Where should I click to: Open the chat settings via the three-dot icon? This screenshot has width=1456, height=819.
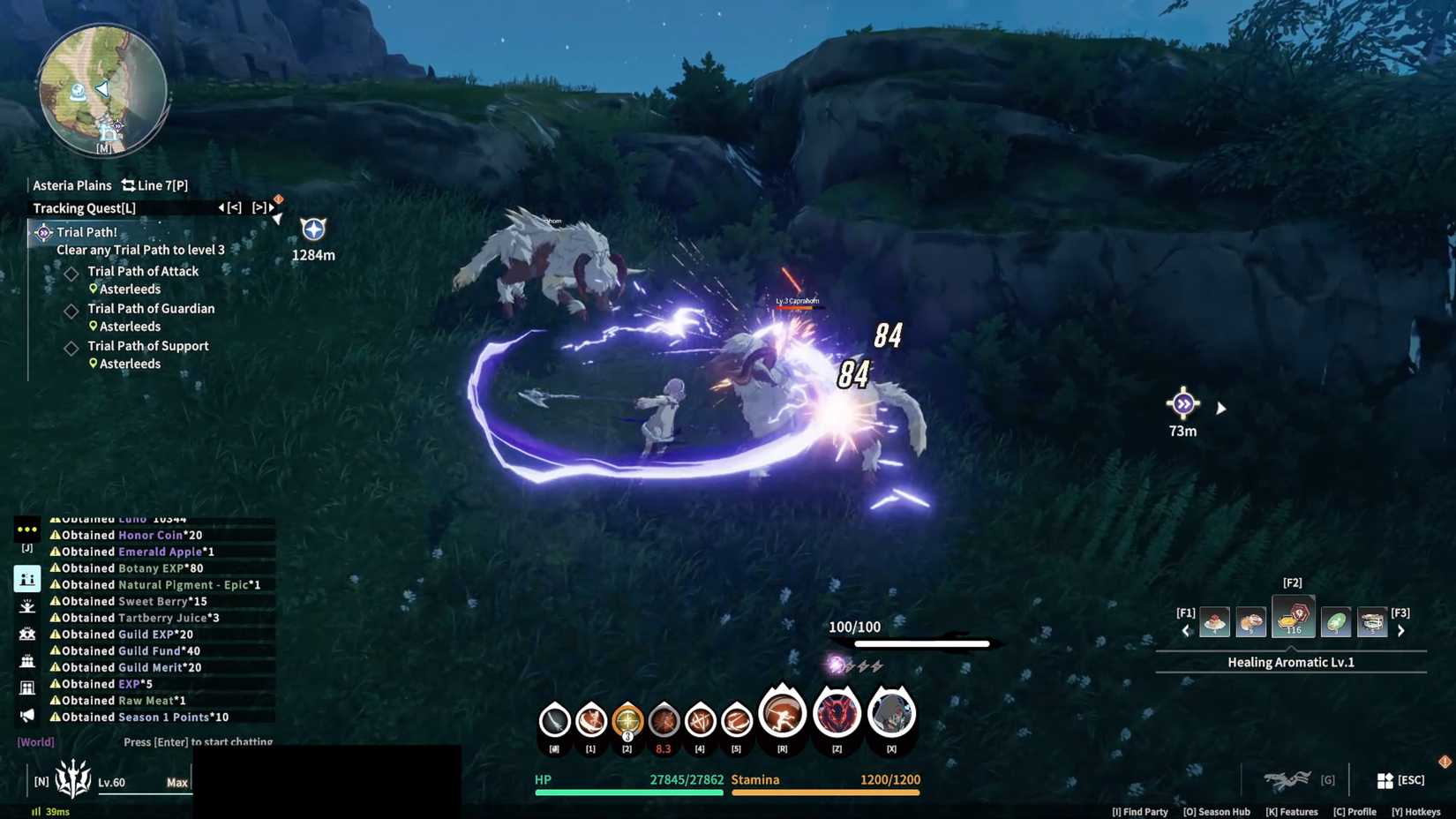(27, 529)
